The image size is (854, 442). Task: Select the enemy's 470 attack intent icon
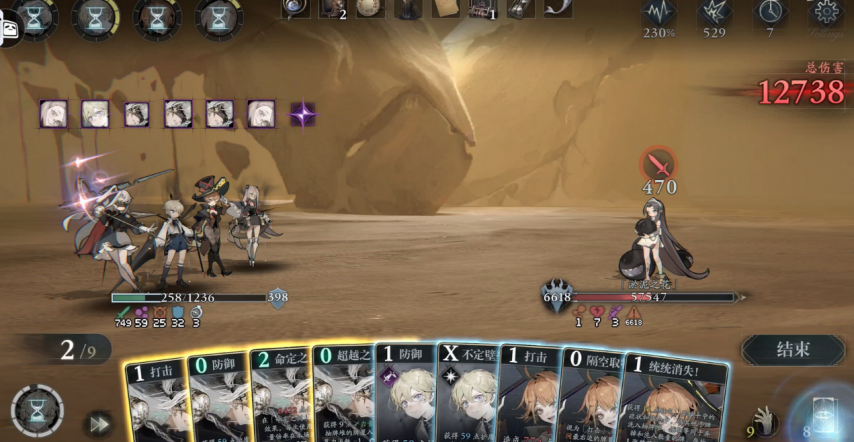click(658, 163)
